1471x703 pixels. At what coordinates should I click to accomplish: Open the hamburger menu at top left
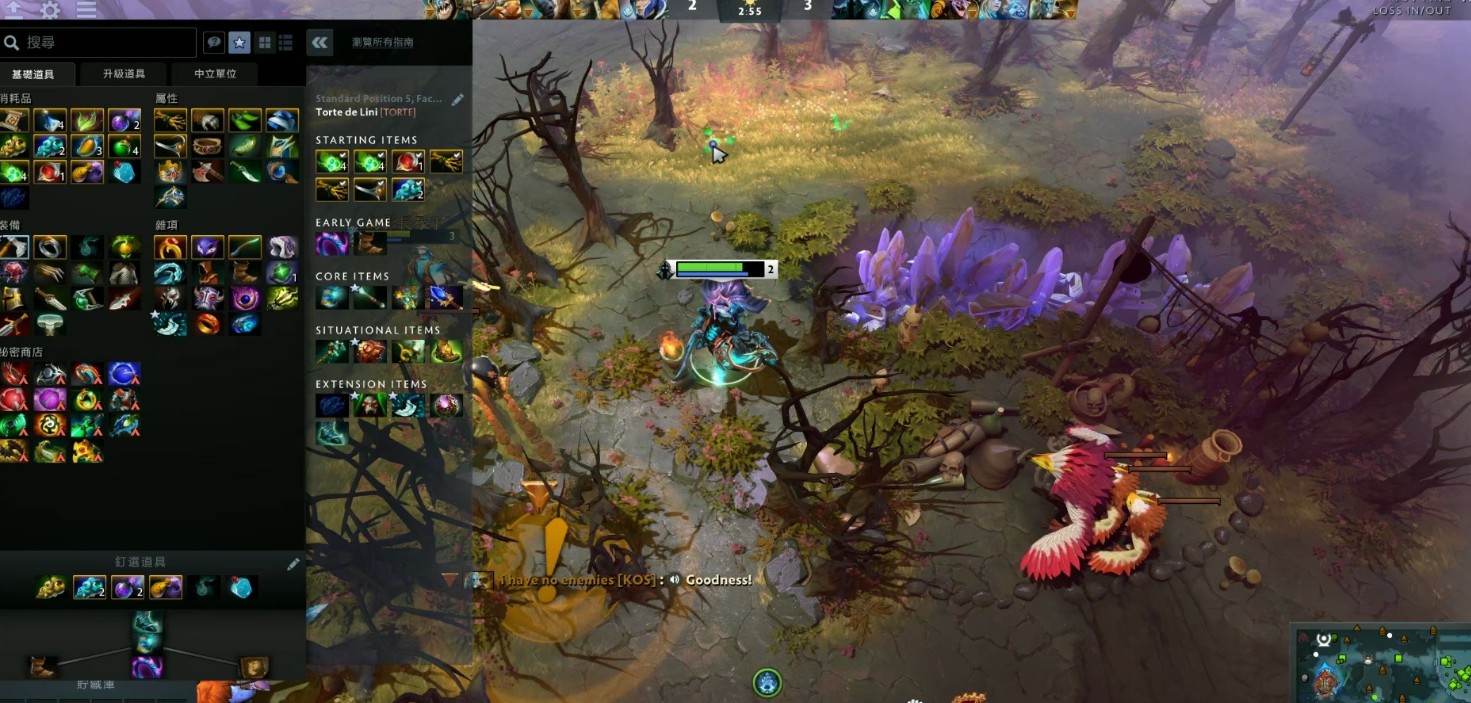tap(87, 10)
